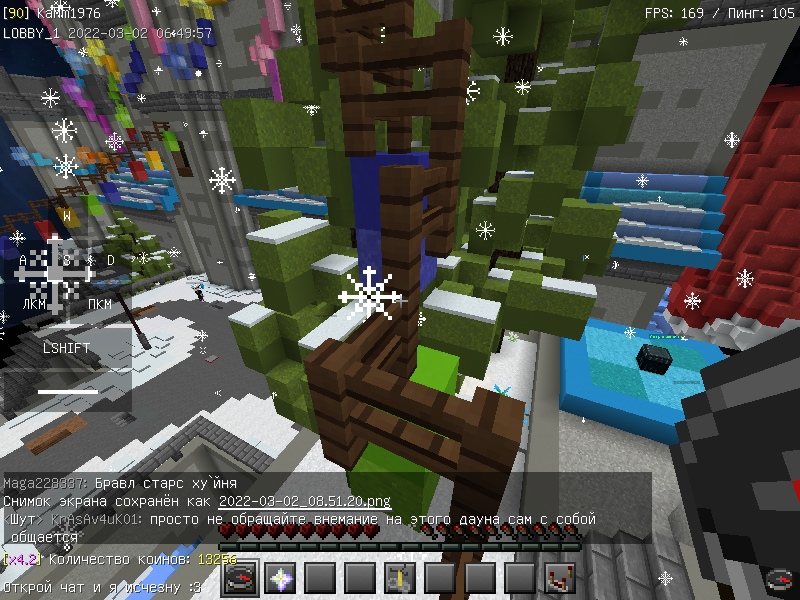Select the red-and-white item in the last hotbar slot
Screen dimensions: 800x600
[x=560, y=577]
